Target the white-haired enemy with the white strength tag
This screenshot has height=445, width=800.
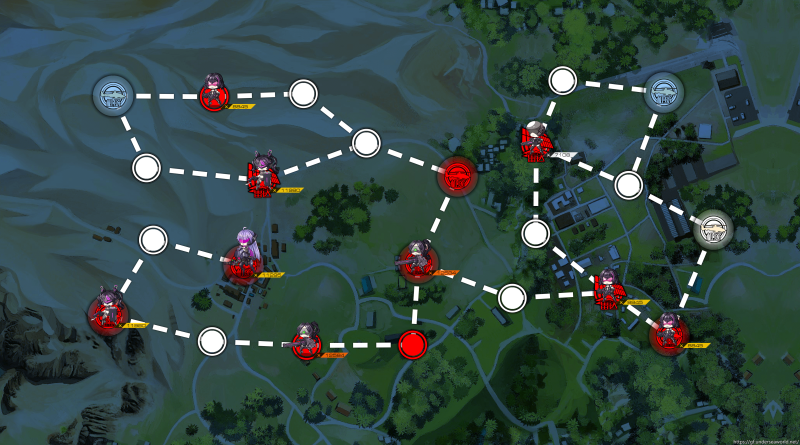(x=535, y=144)
